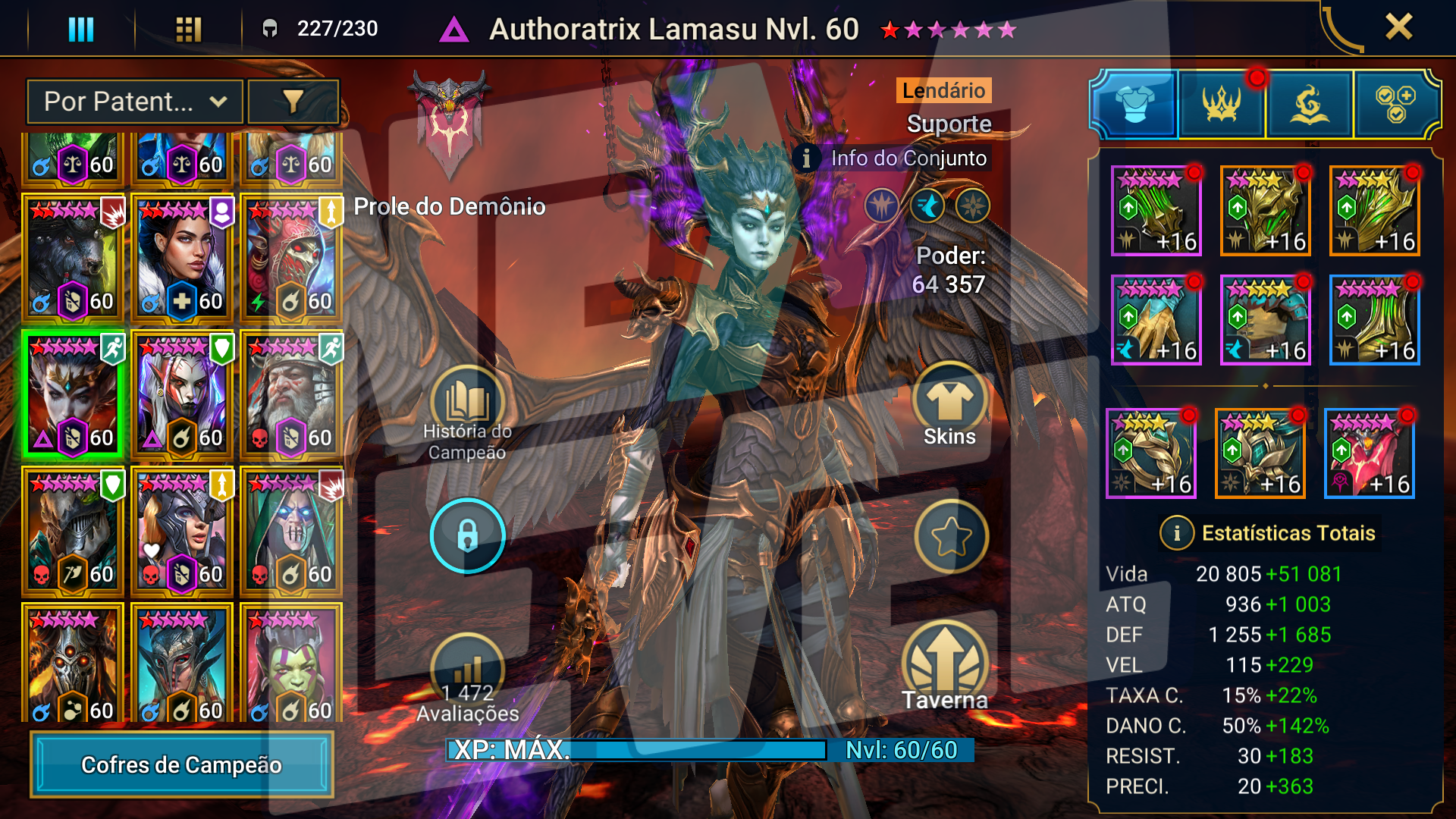Screen dimensions: 1456x819
Task: Toggle the champion lock button
Action: (x=467, y=535)
